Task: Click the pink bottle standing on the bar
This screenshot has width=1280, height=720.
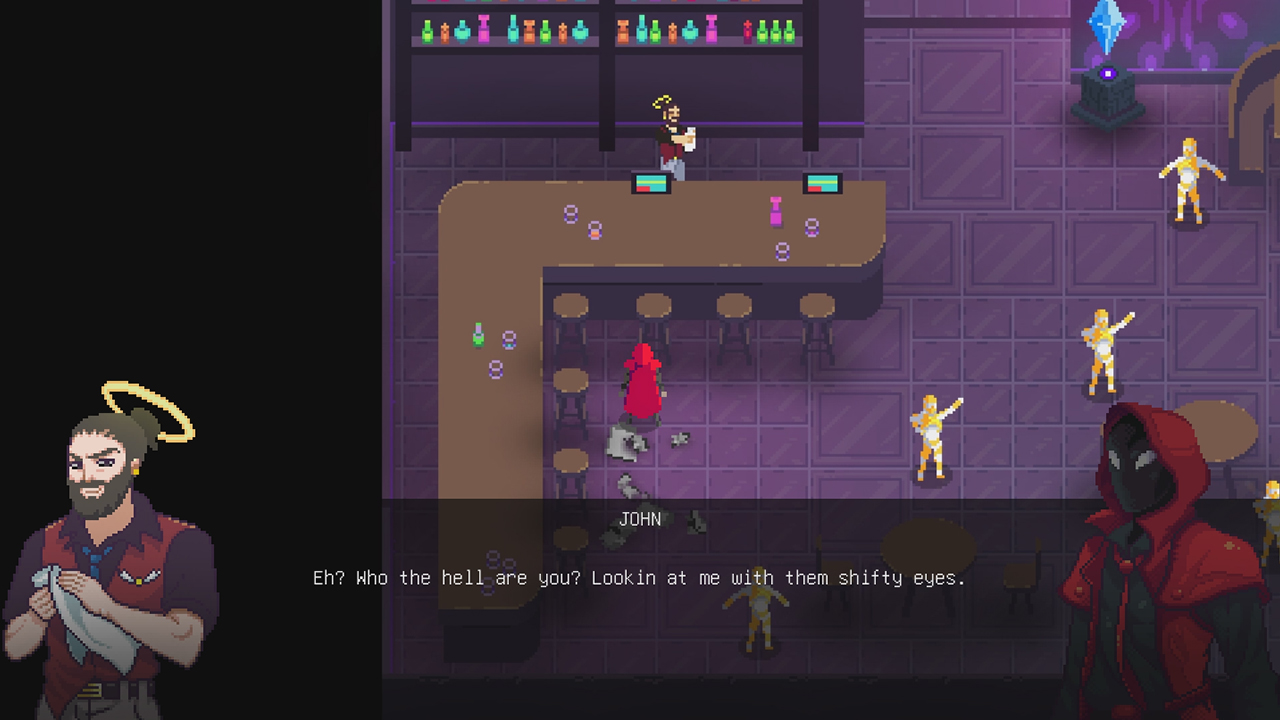Action: coord(777,212)
